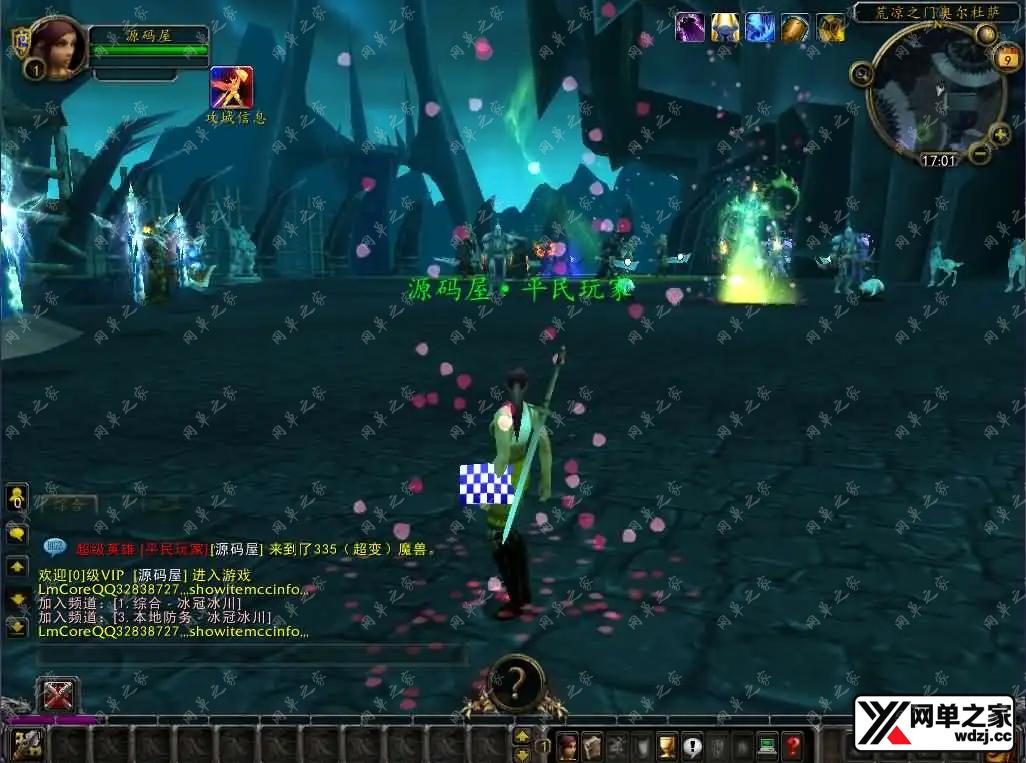
Task: Open the character info micro button
Action: point(568,746)
